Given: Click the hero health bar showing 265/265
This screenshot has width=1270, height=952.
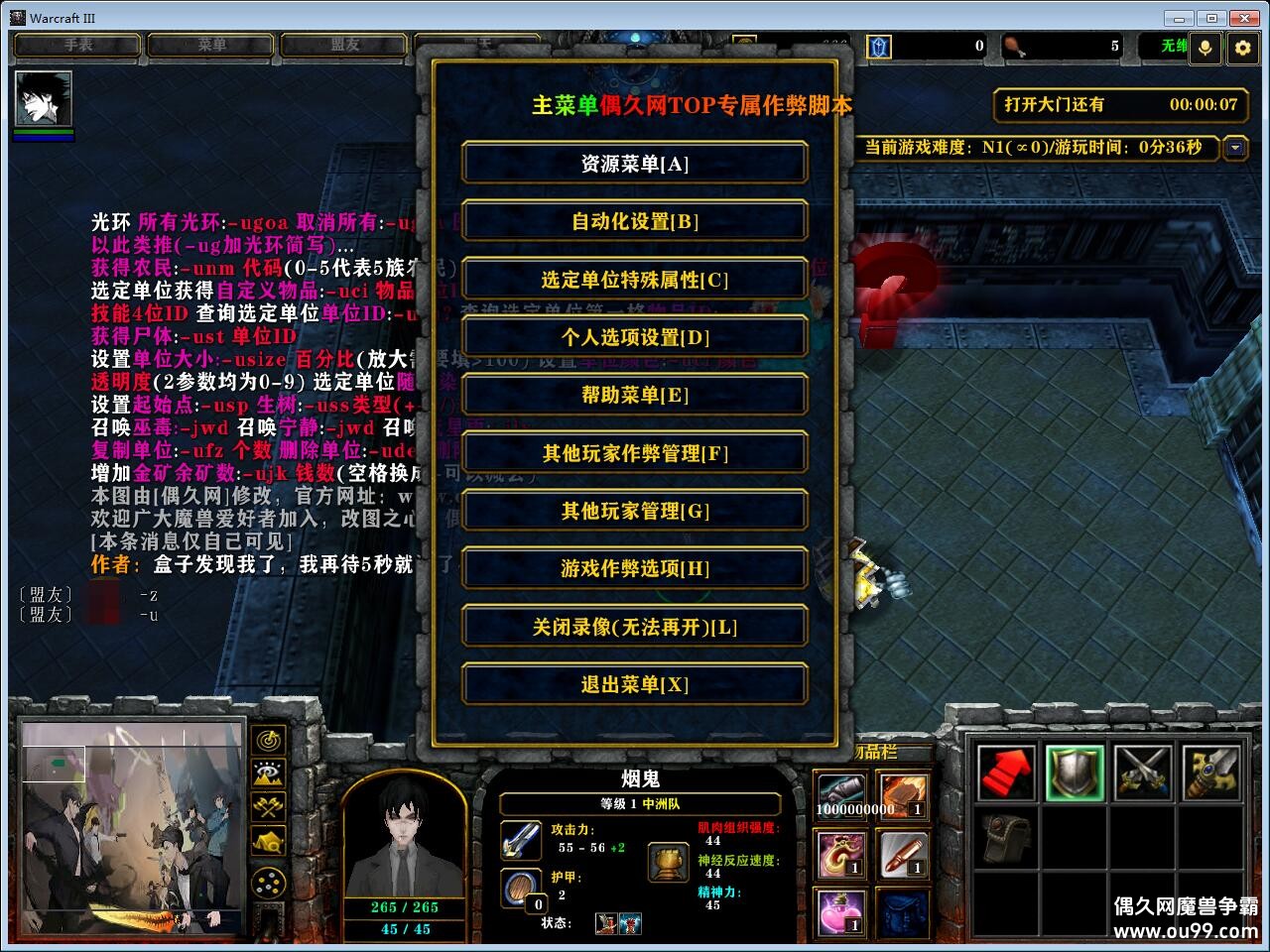Looking at the screenshot, I should tap(405, 906).
